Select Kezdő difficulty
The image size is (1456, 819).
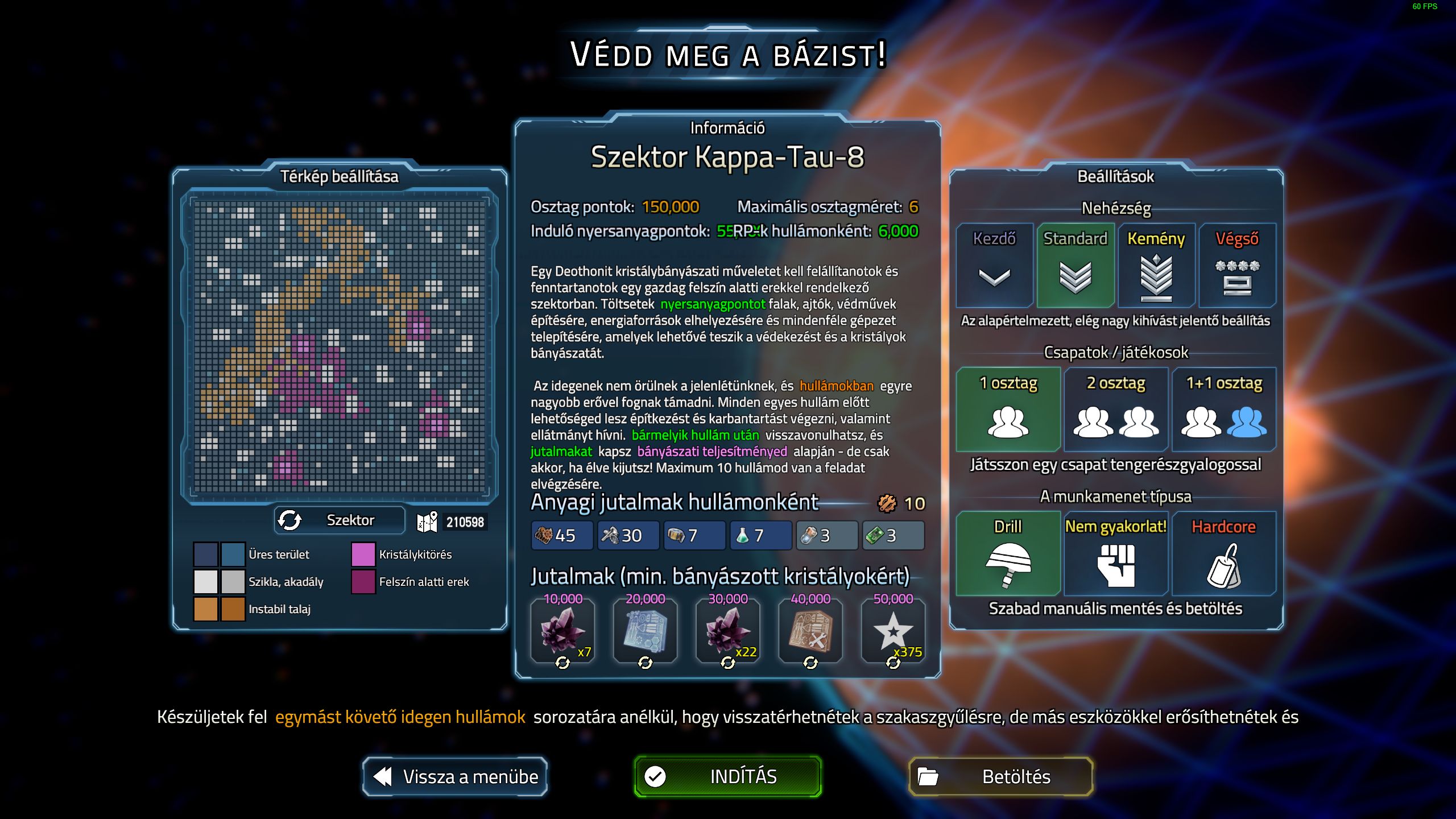click(x=994, y=265)
